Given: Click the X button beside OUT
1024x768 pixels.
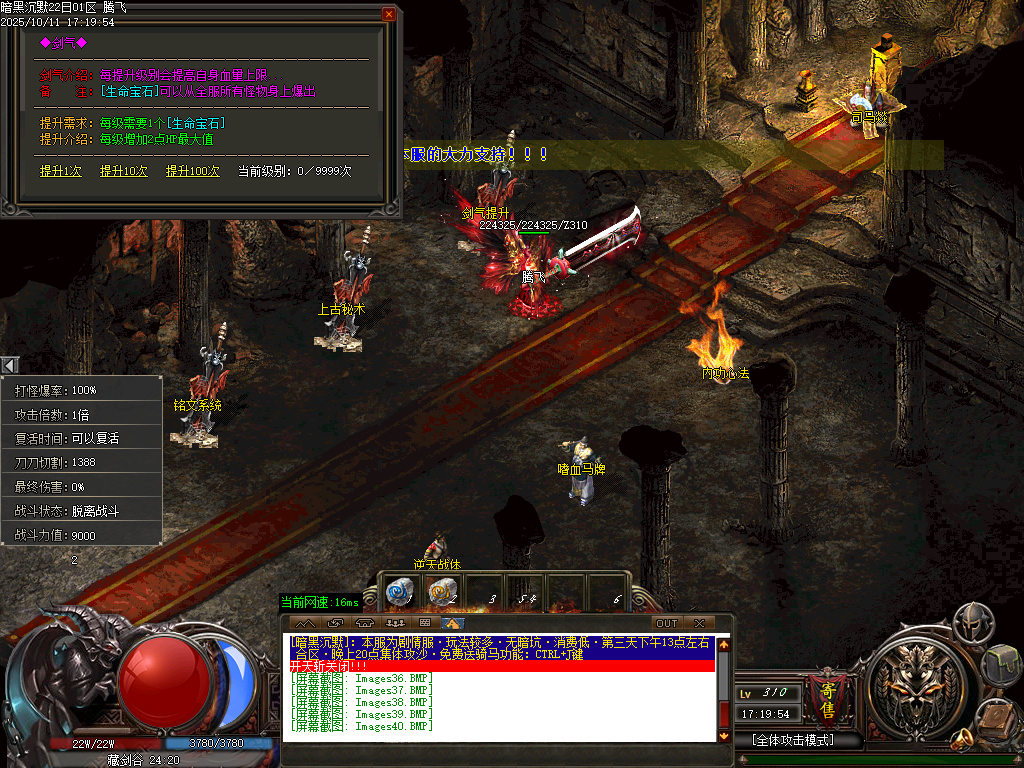Looking at the screenshot, I should click(x=699, y=623).
